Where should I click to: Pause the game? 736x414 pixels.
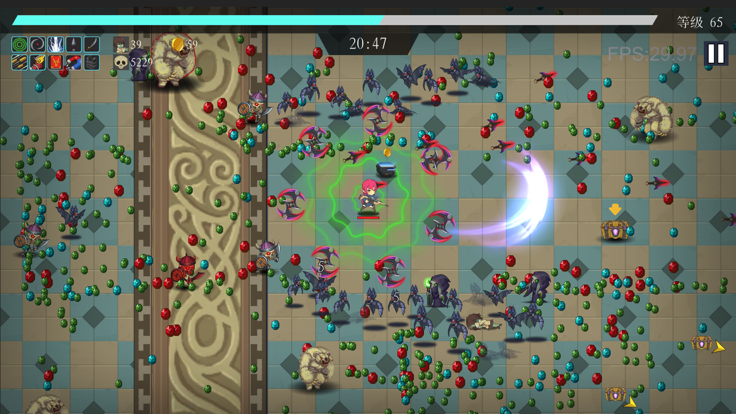click(x=715, y=53)
